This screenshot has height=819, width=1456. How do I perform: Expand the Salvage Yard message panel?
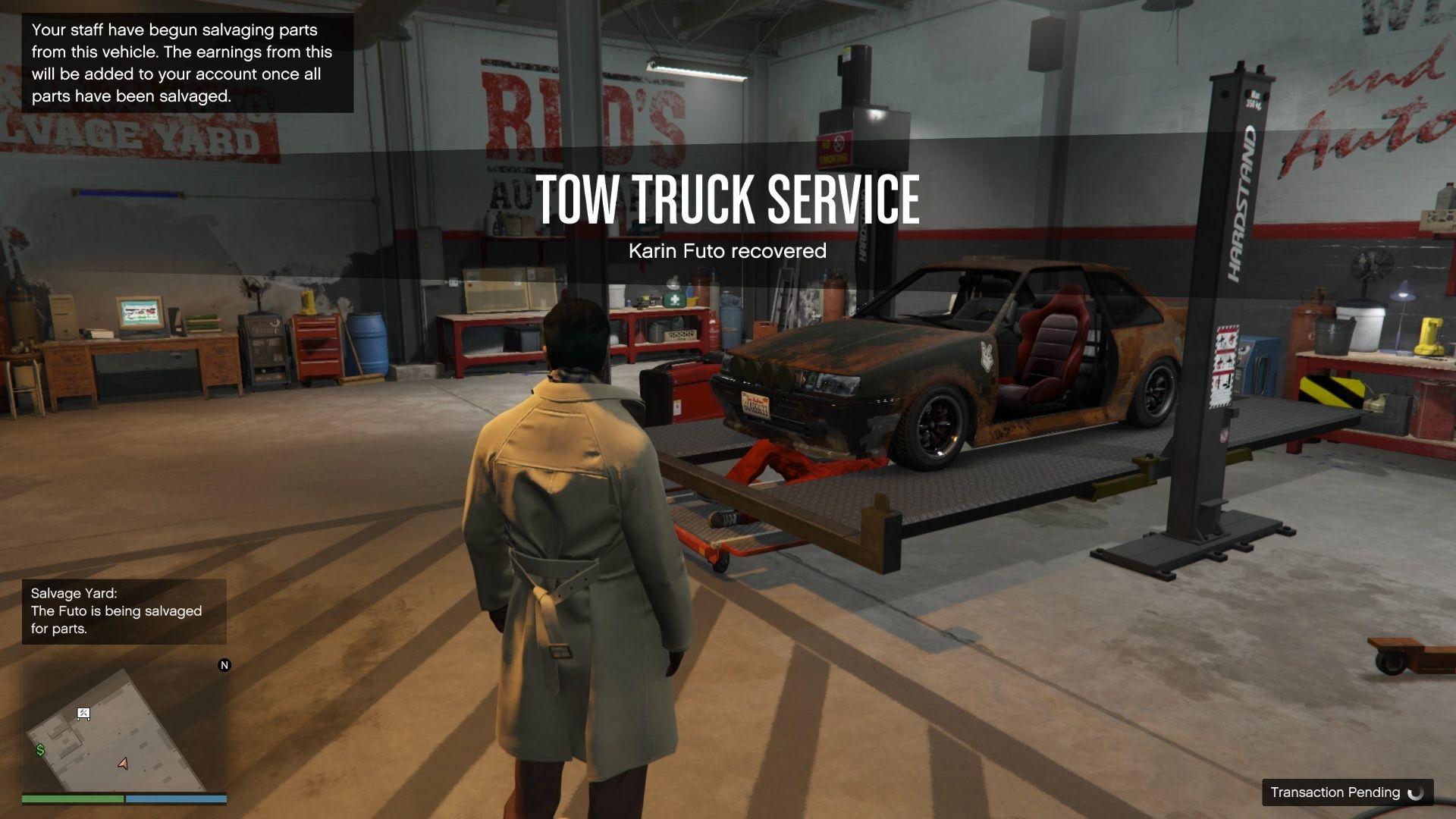coord(124,611)
